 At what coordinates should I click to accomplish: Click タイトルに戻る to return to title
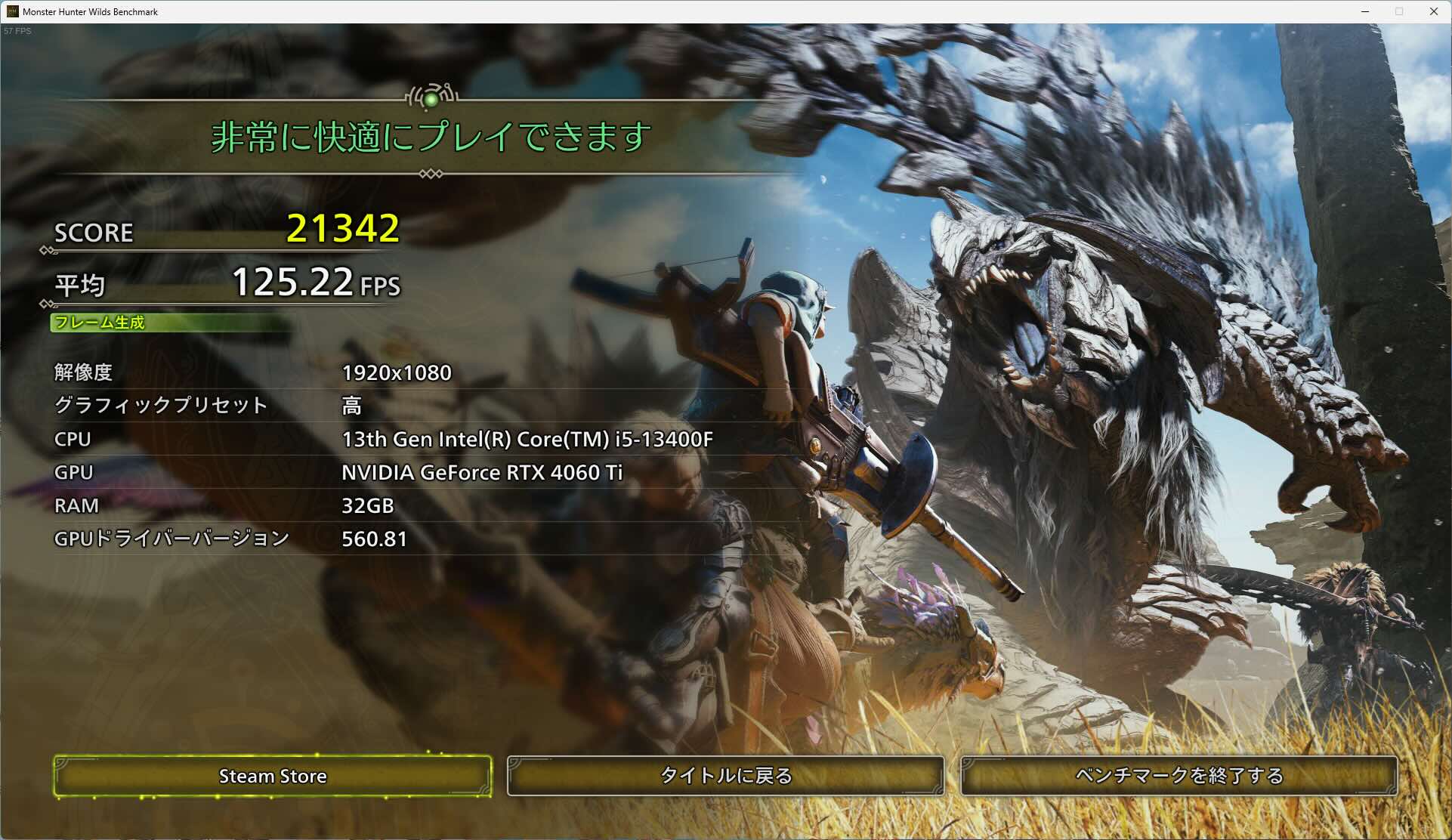[x=726, y=776]
